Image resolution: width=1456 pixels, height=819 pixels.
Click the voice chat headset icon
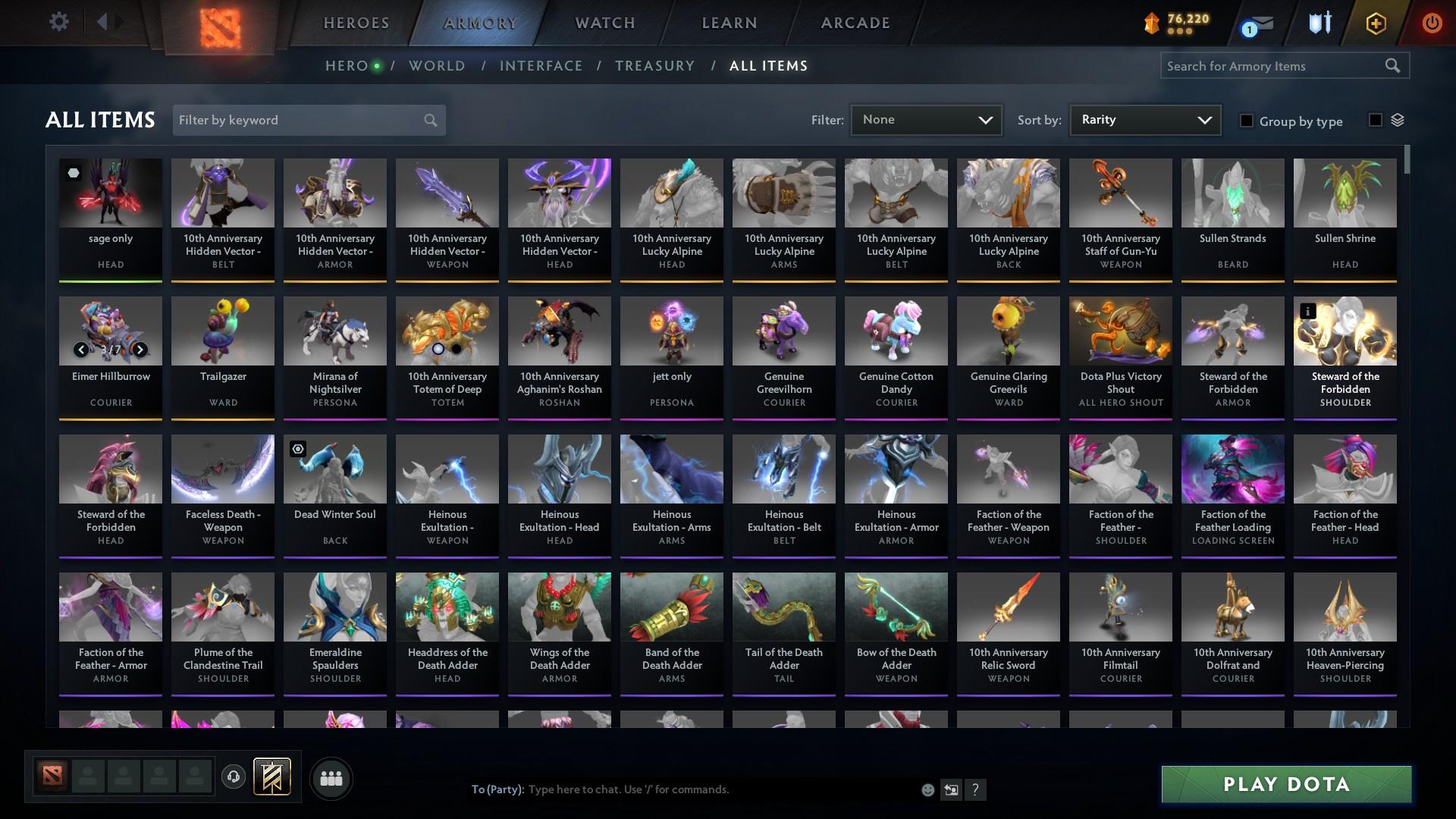(x=234, y=774)
